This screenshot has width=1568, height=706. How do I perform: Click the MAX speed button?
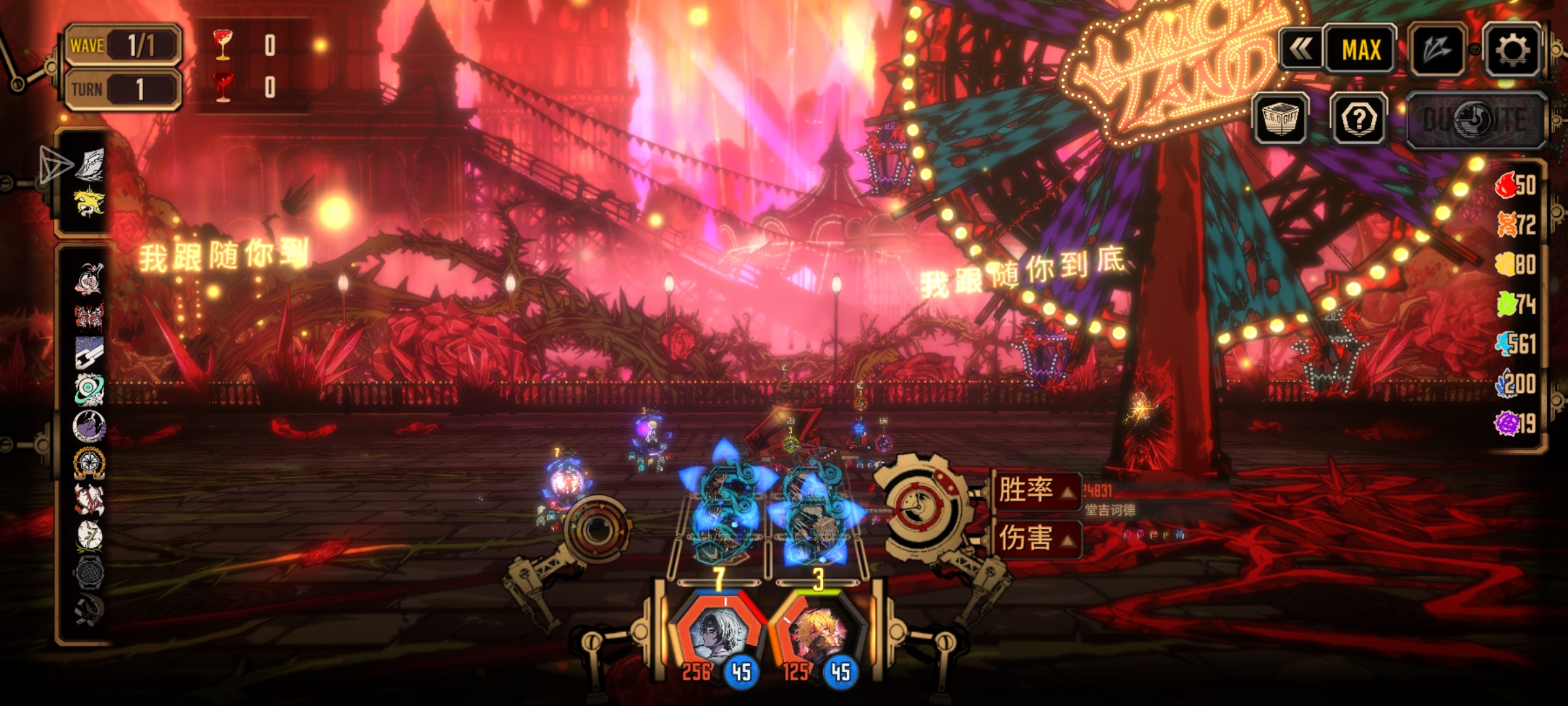tap(1361, 50)
